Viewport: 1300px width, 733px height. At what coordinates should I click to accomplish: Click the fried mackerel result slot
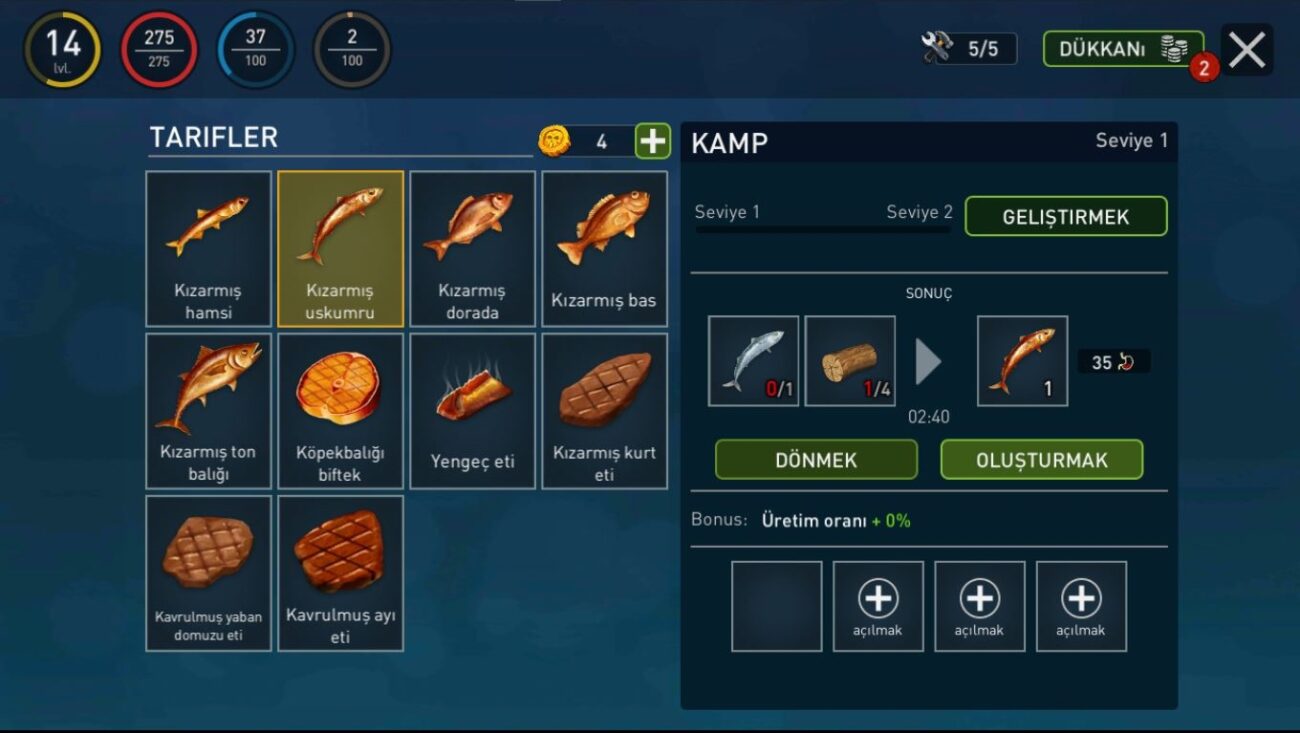click(1022, 361)
